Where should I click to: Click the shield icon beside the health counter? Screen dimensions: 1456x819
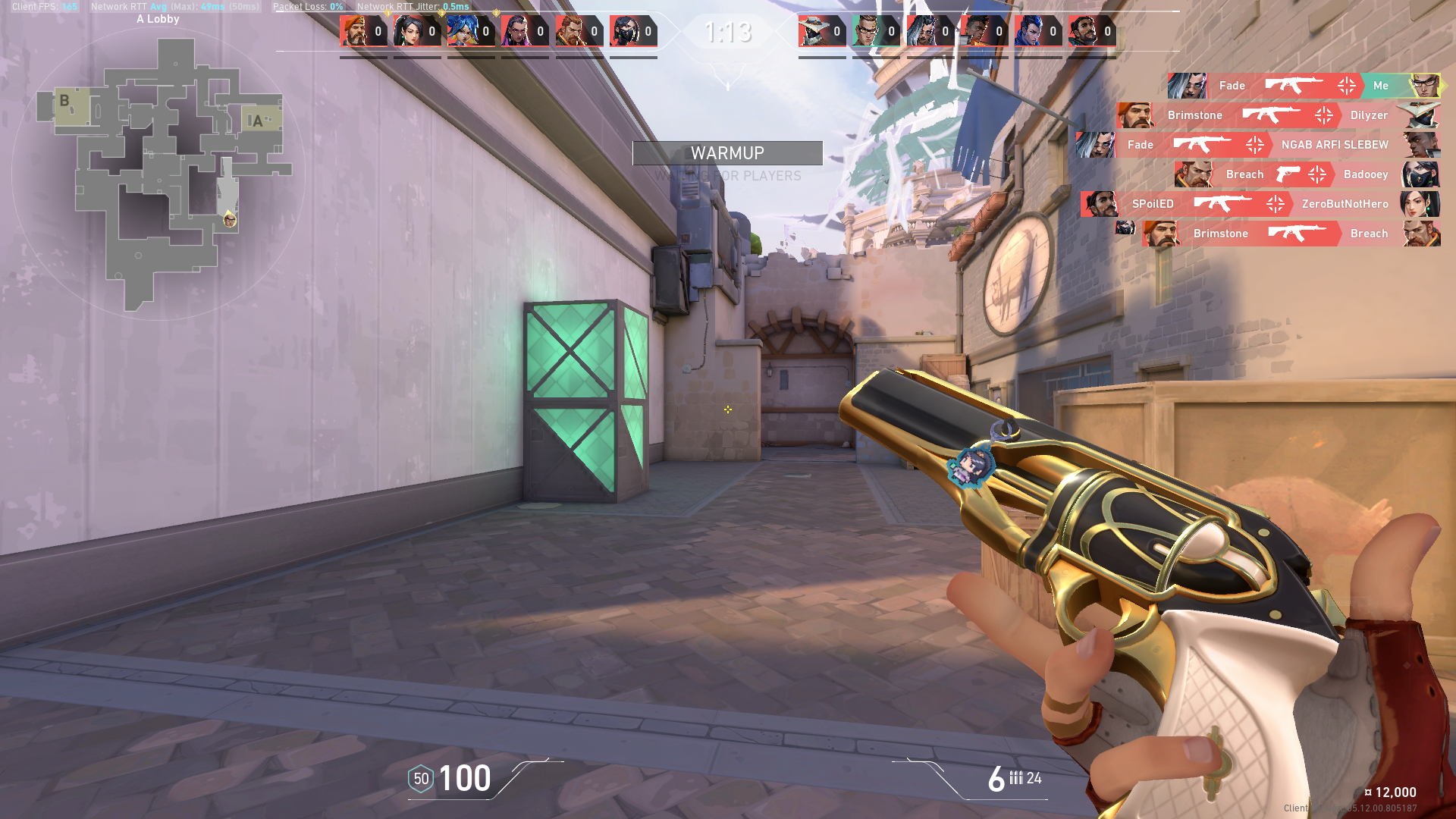pos(419,778)
